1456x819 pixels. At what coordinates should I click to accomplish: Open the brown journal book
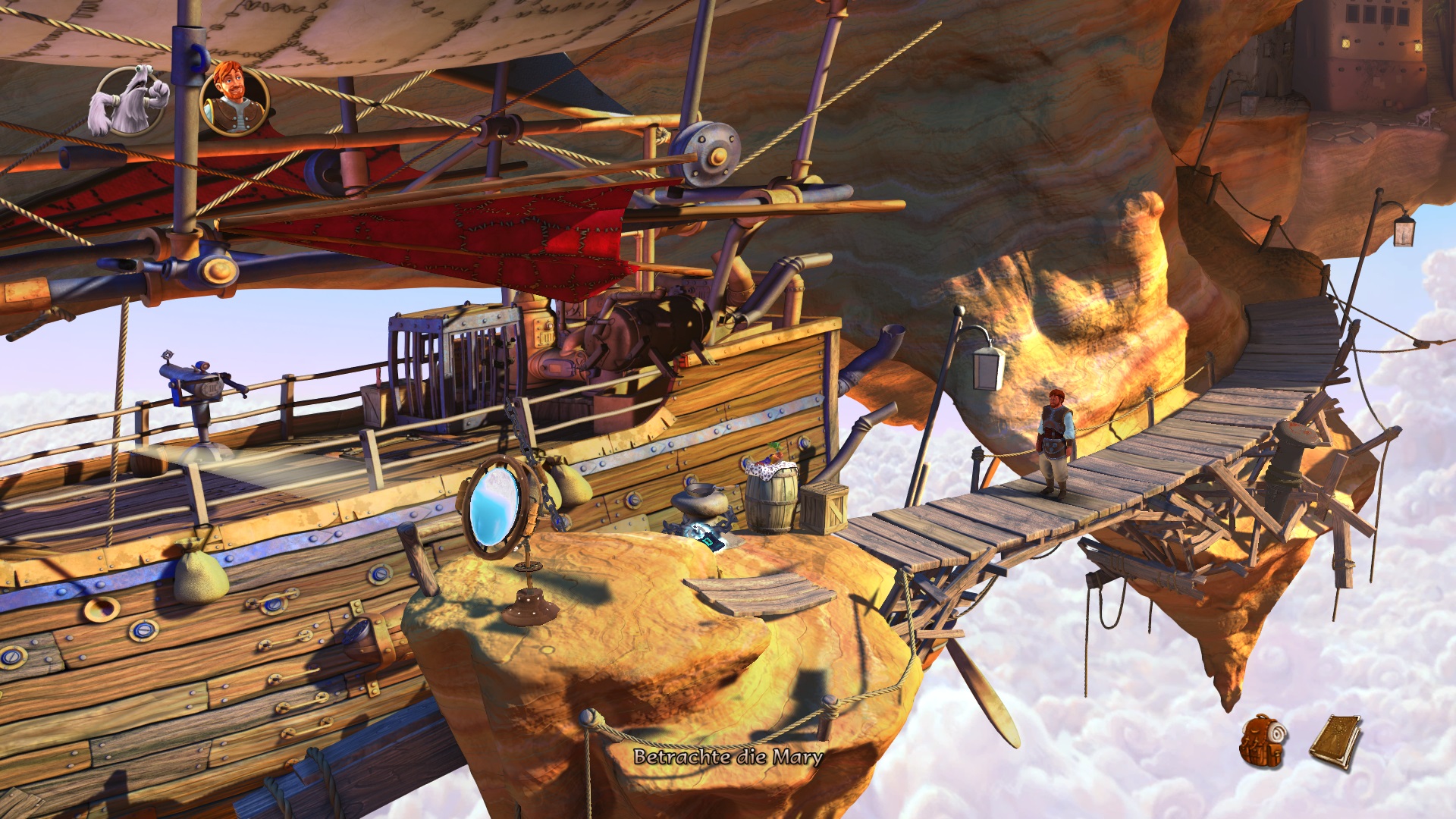point(1335,741)
